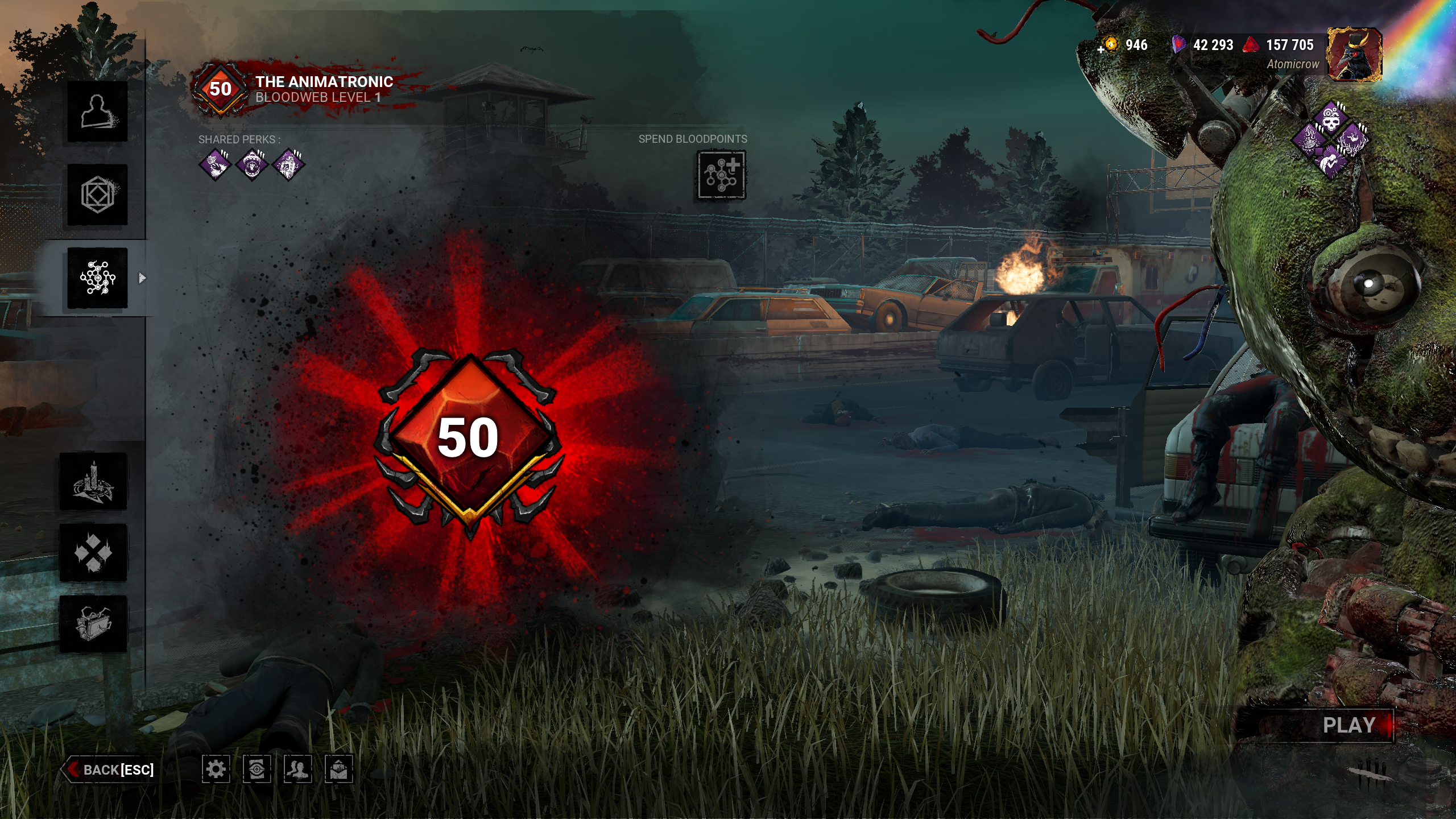The width and height of the screenshot is (1456, 819).
Task: Open the Atomicrow crow profile avatar
Action: pos(1354,55)
